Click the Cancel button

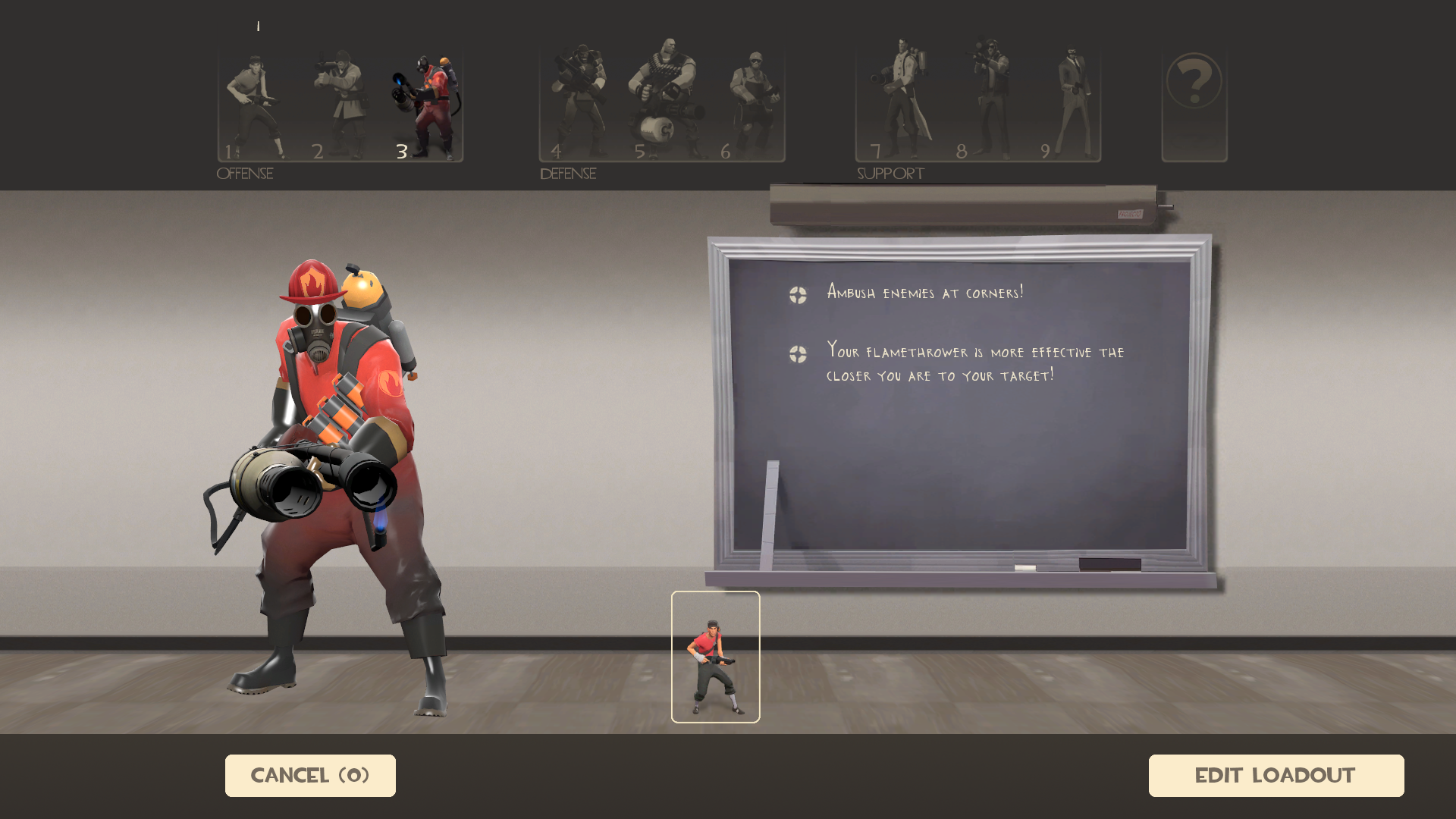point(310,775)
